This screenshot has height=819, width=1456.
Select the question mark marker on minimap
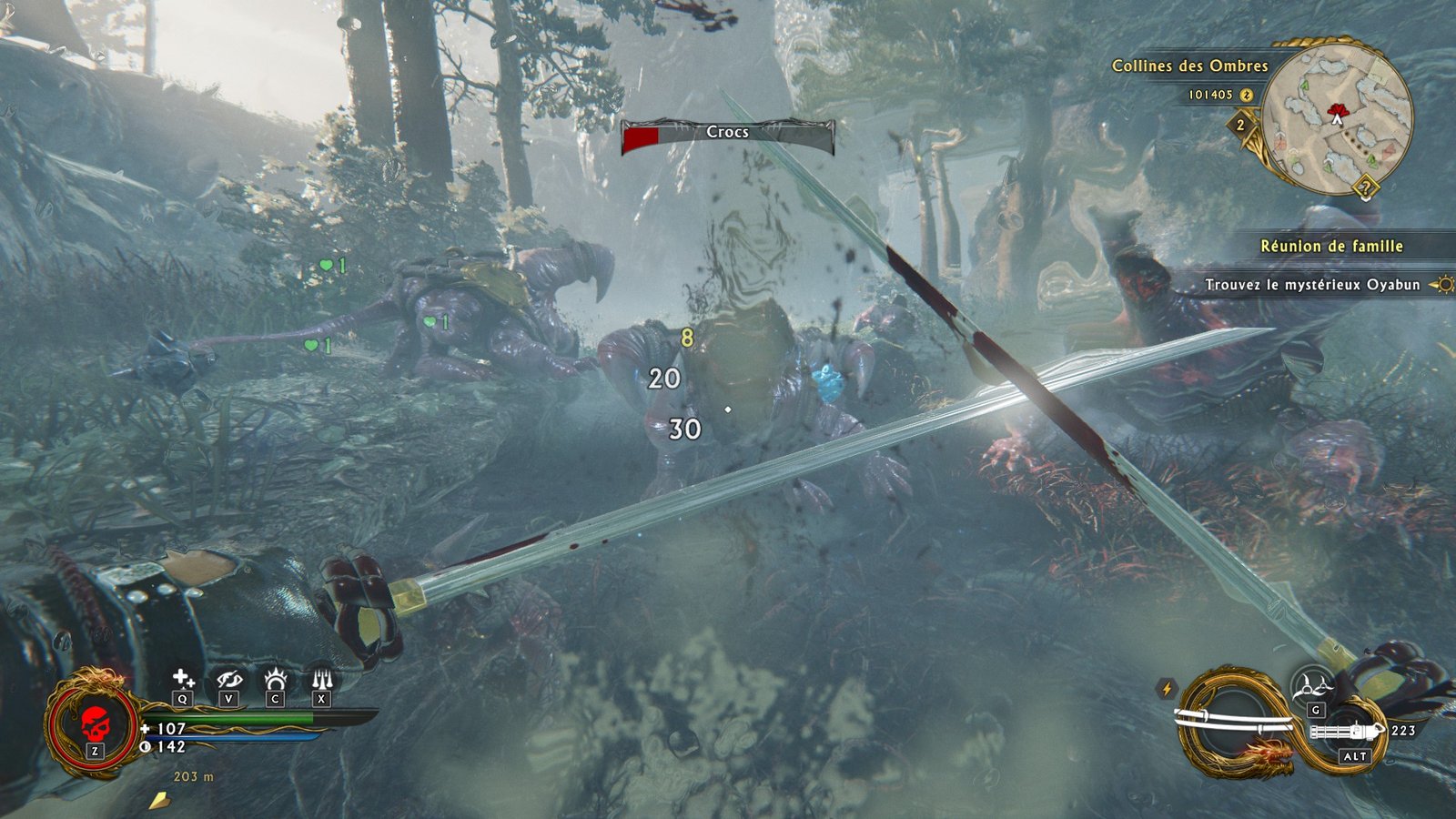pyautogui.click(x=1365, y=189)
